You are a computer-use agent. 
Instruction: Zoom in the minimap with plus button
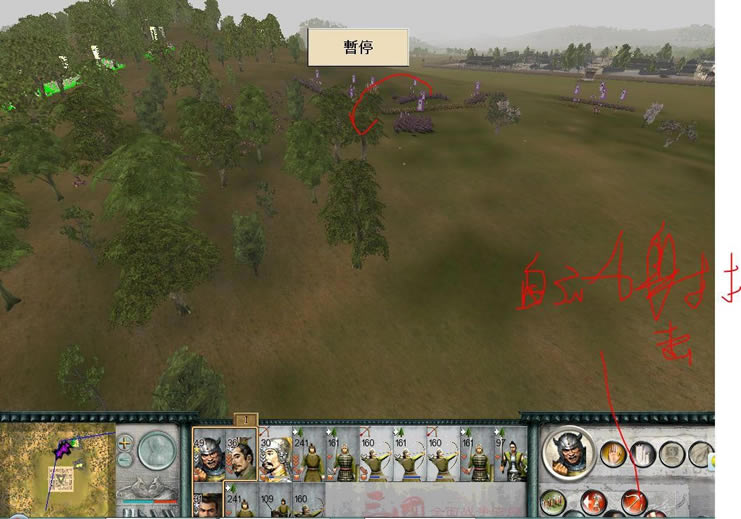125,442
